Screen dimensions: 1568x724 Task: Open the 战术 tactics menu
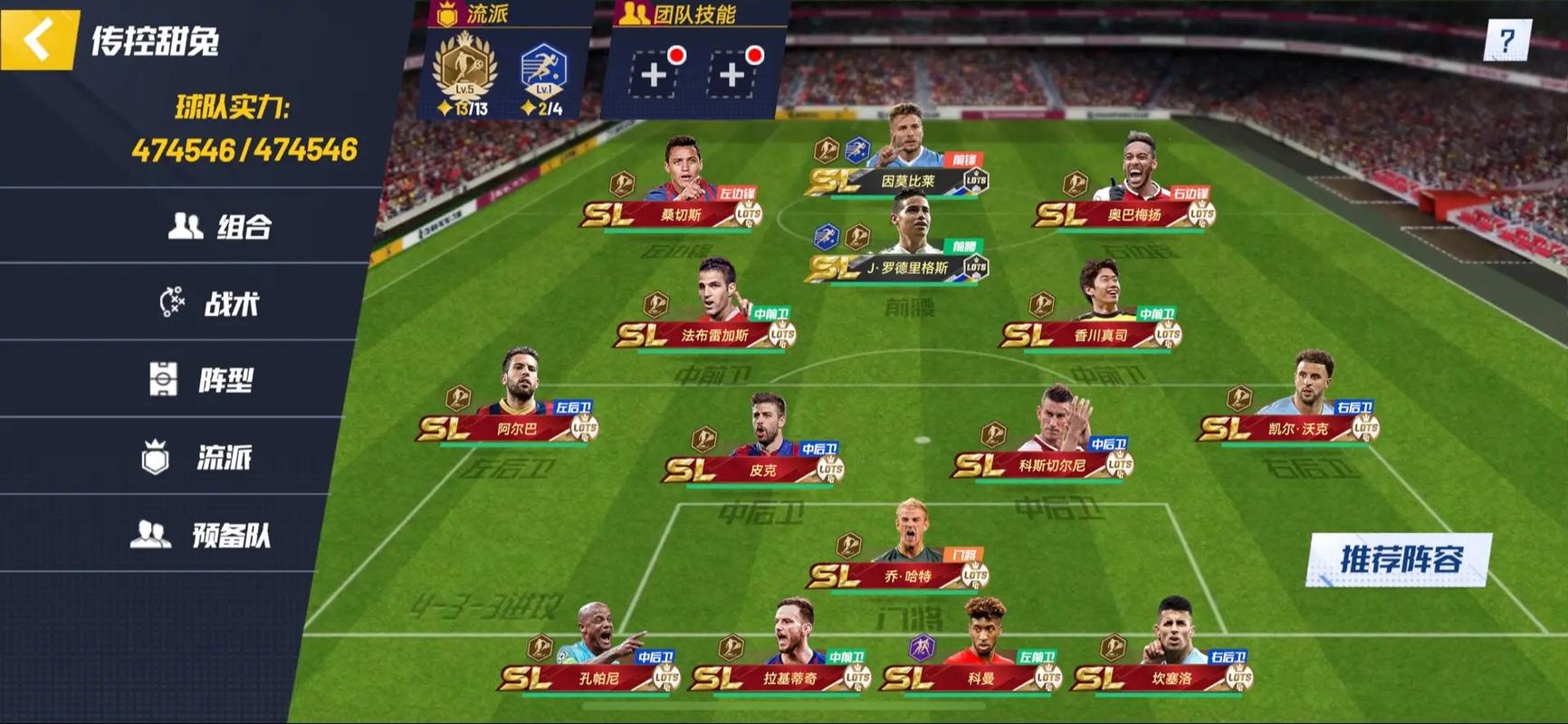[211, 303]
